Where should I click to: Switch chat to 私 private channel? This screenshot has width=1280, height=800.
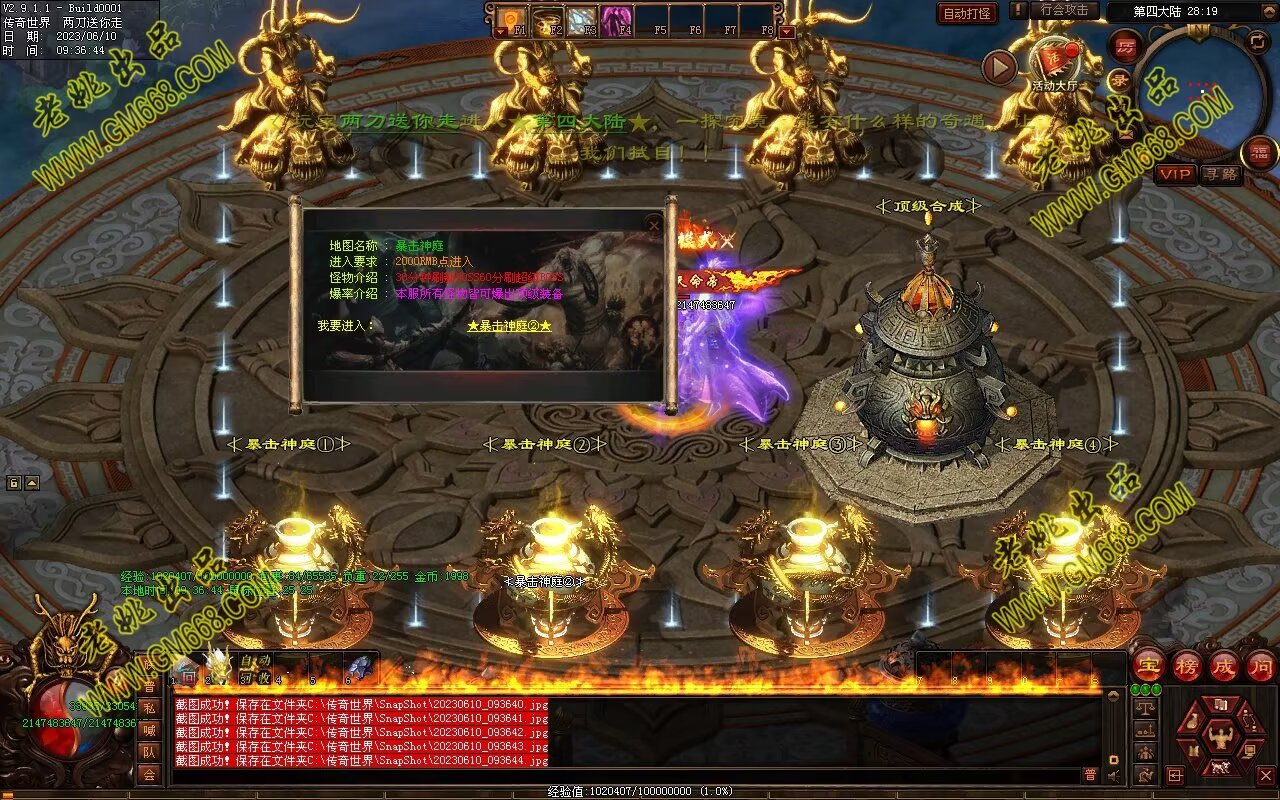coord(148,708)
